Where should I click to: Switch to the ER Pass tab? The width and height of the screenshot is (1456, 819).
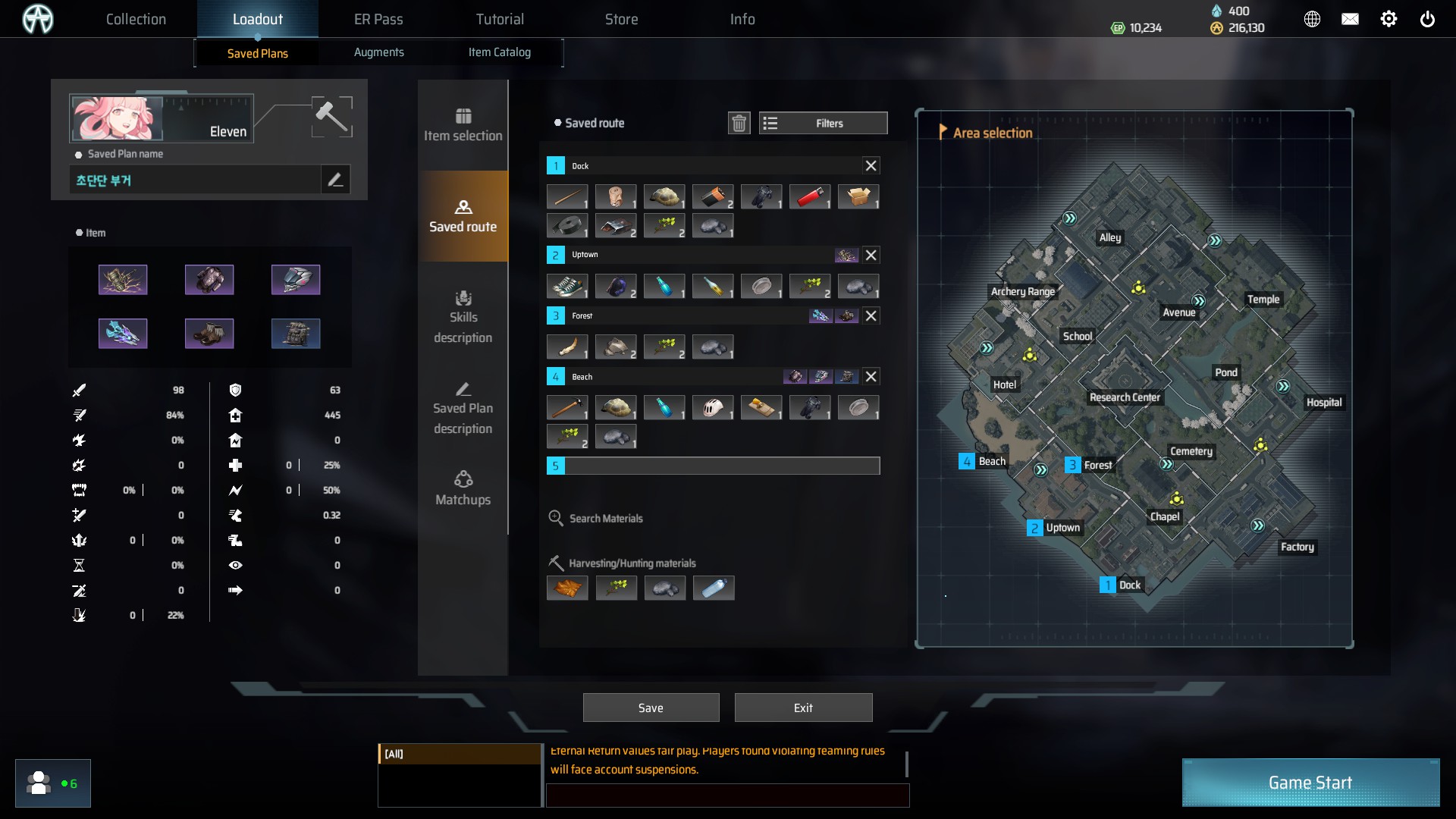378,19
